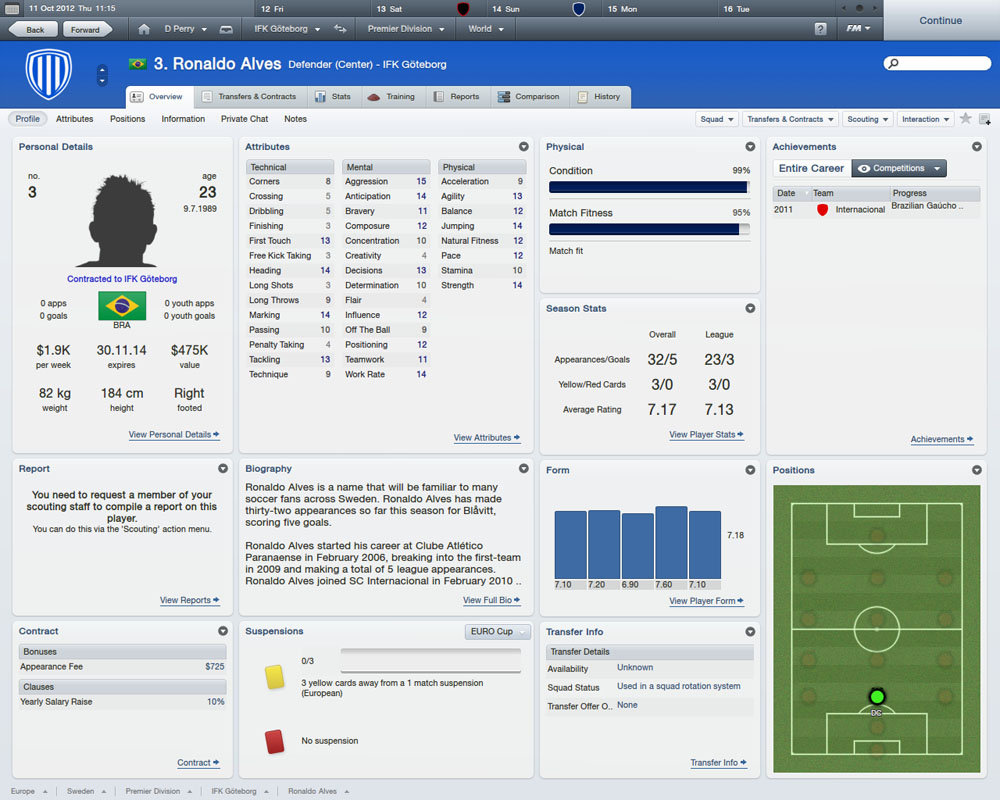The width and height of the screenshot is (1000, 800).
Task: Open the Training tab
Action: 391,97
